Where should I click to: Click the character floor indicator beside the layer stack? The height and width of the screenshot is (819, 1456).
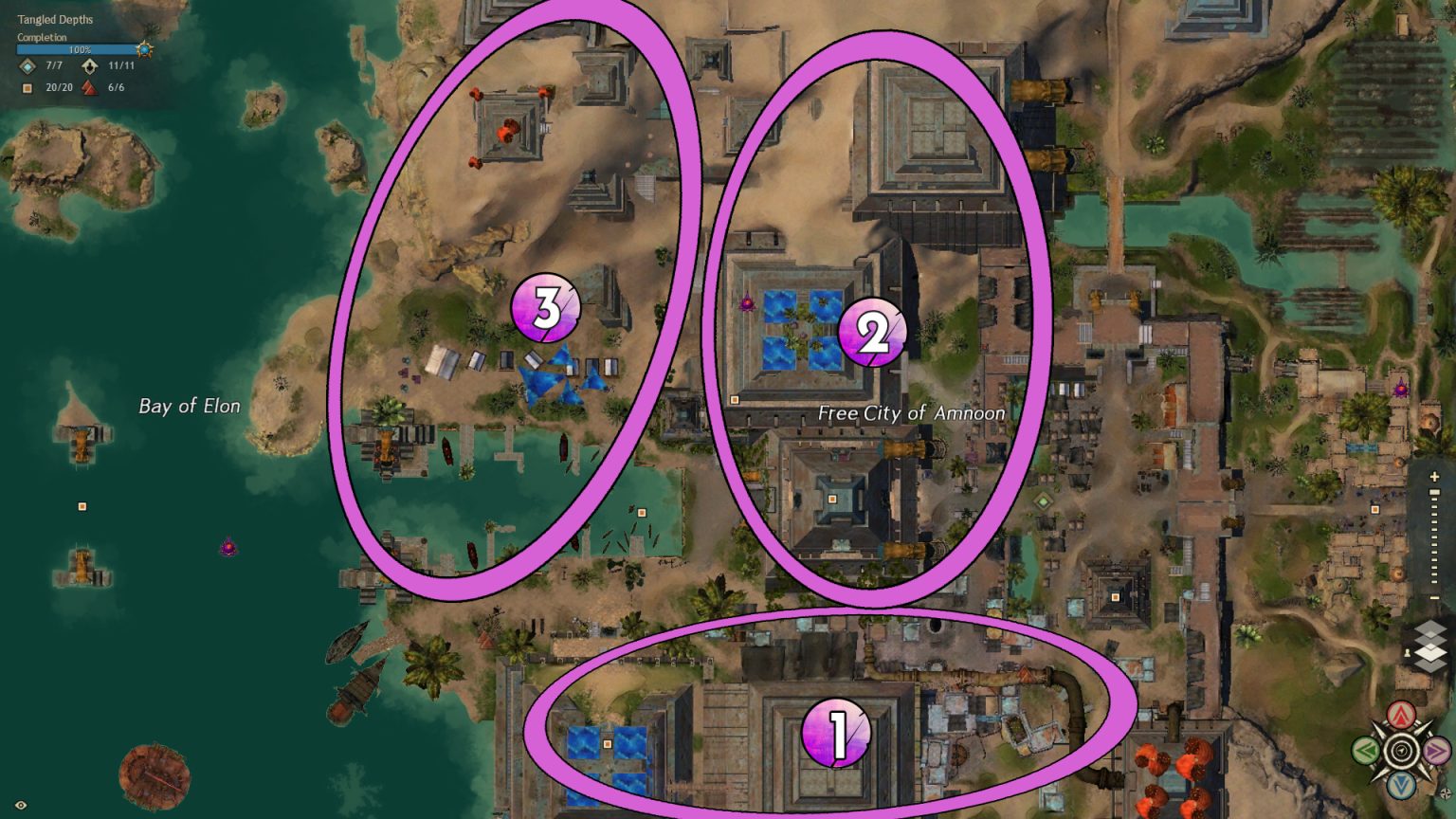coord(1407,653)
